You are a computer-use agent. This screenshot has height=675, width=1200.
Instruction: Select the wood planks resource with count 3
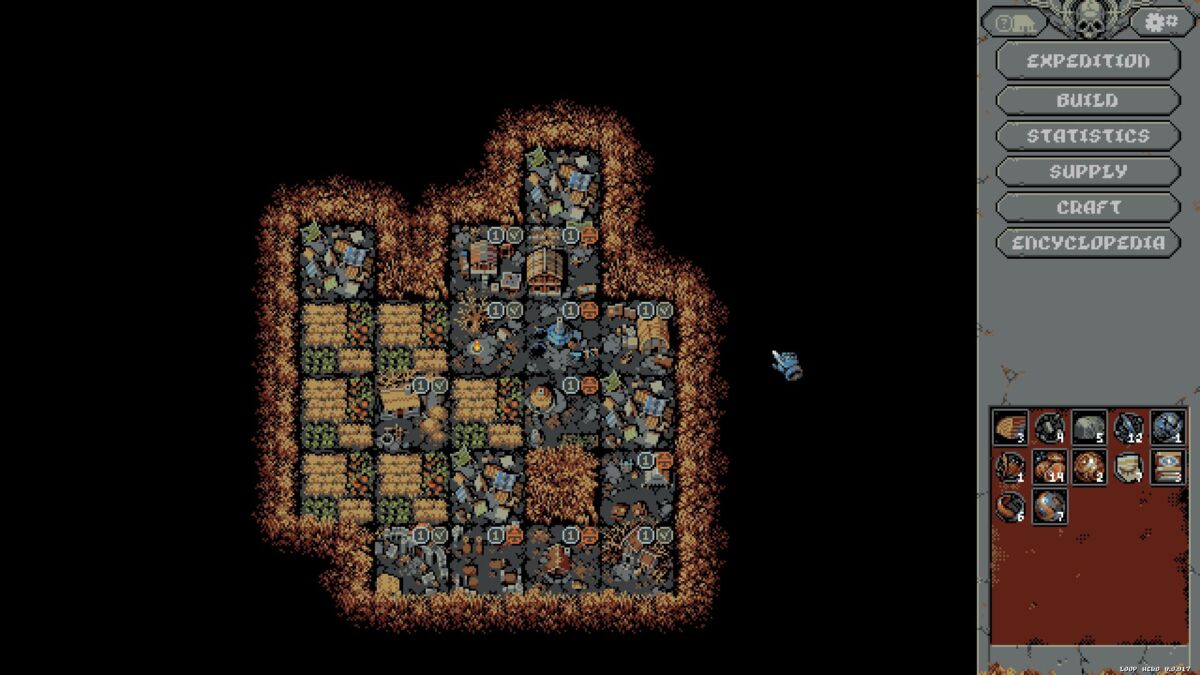tap(1010, 427)
